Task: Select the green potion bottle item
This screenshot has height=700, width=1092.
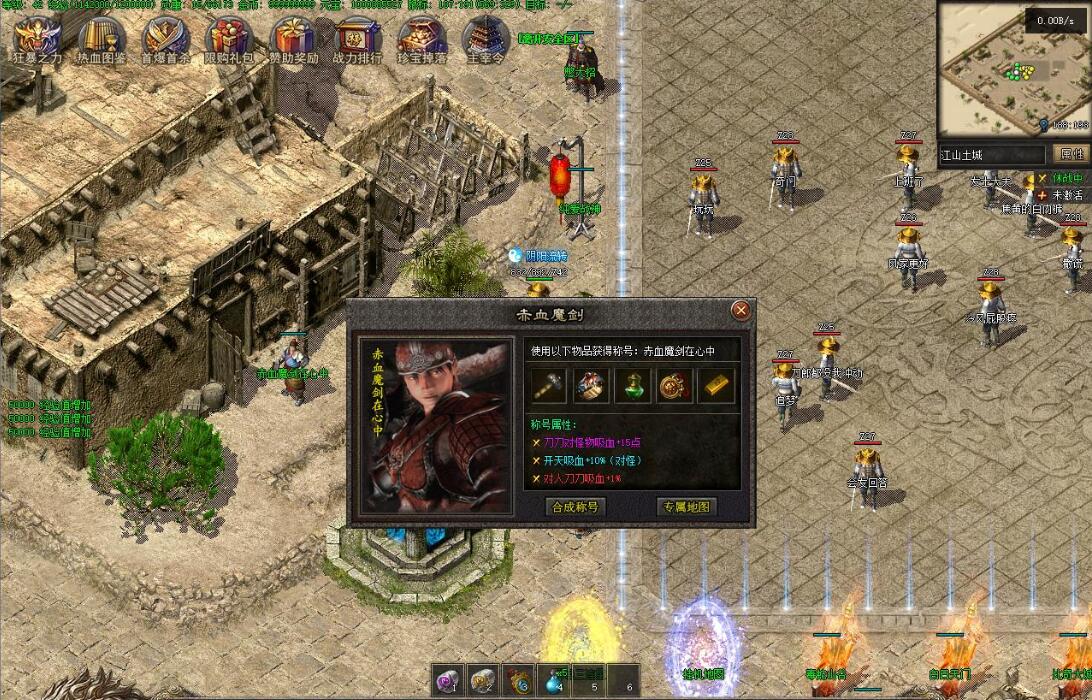Action: point(632,385)
